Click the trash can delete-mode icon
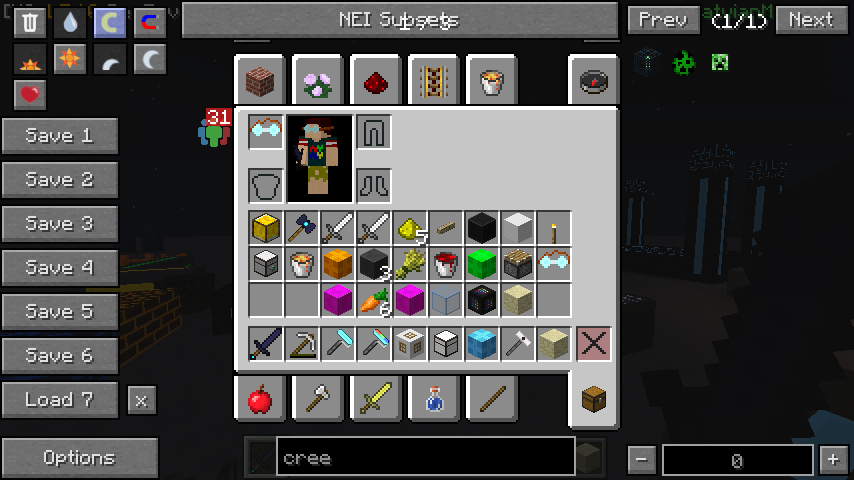The image size is (854, 480). (30, 23)
